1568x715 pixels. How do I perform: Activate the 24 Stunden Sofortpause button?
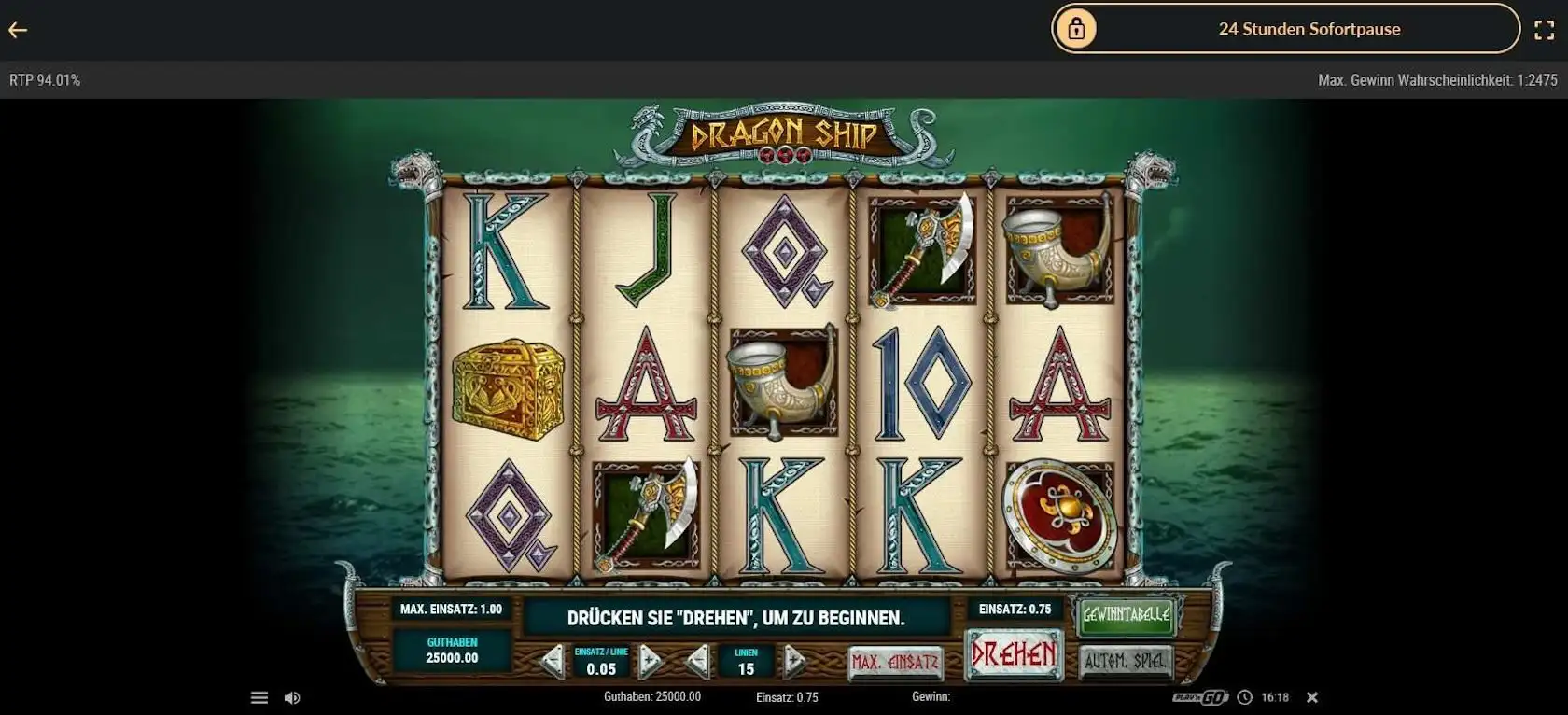[x=1285, y=29]
